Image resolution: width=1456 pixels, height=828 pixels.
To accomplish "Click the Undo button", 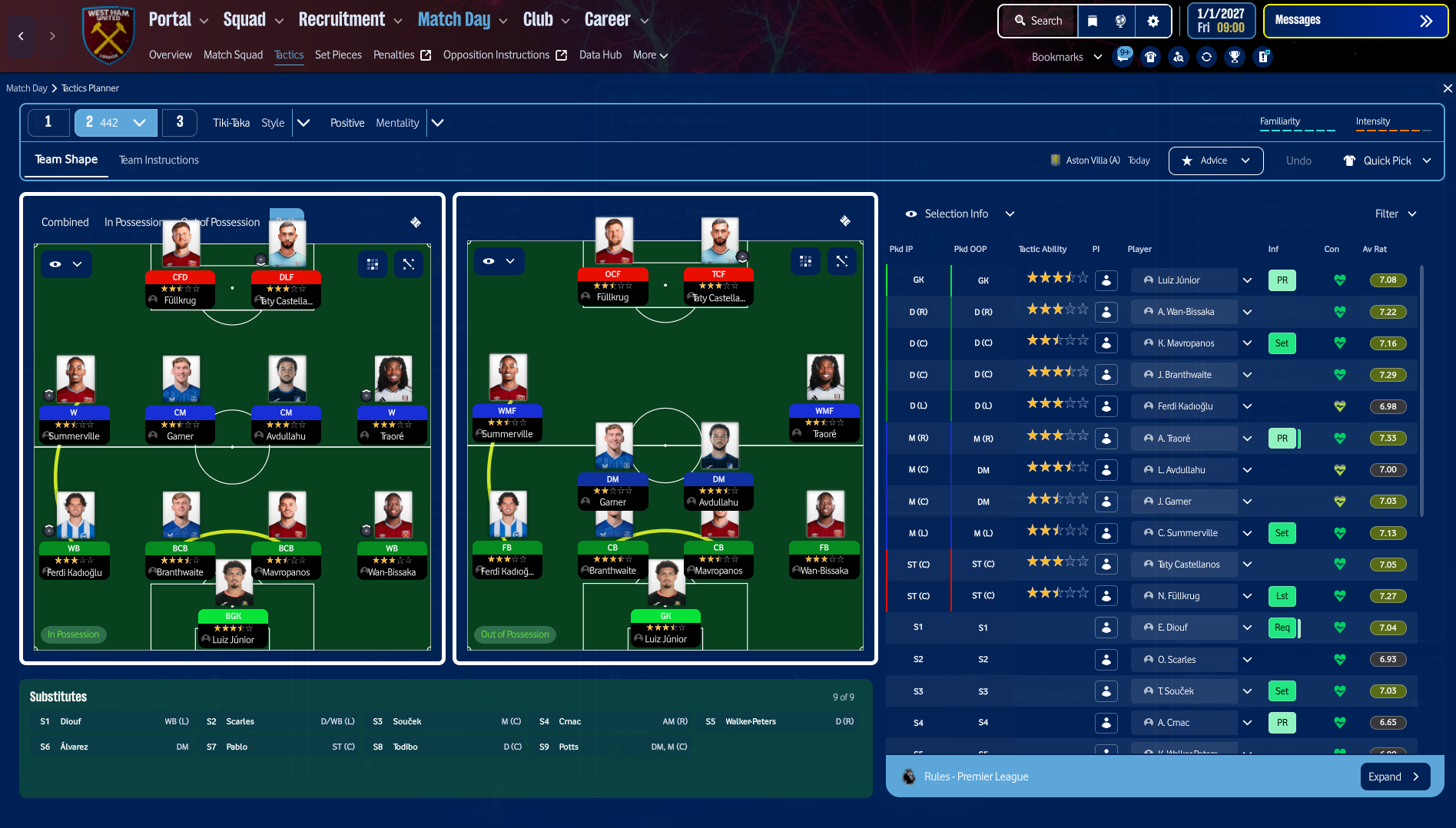I will 1298,161.
